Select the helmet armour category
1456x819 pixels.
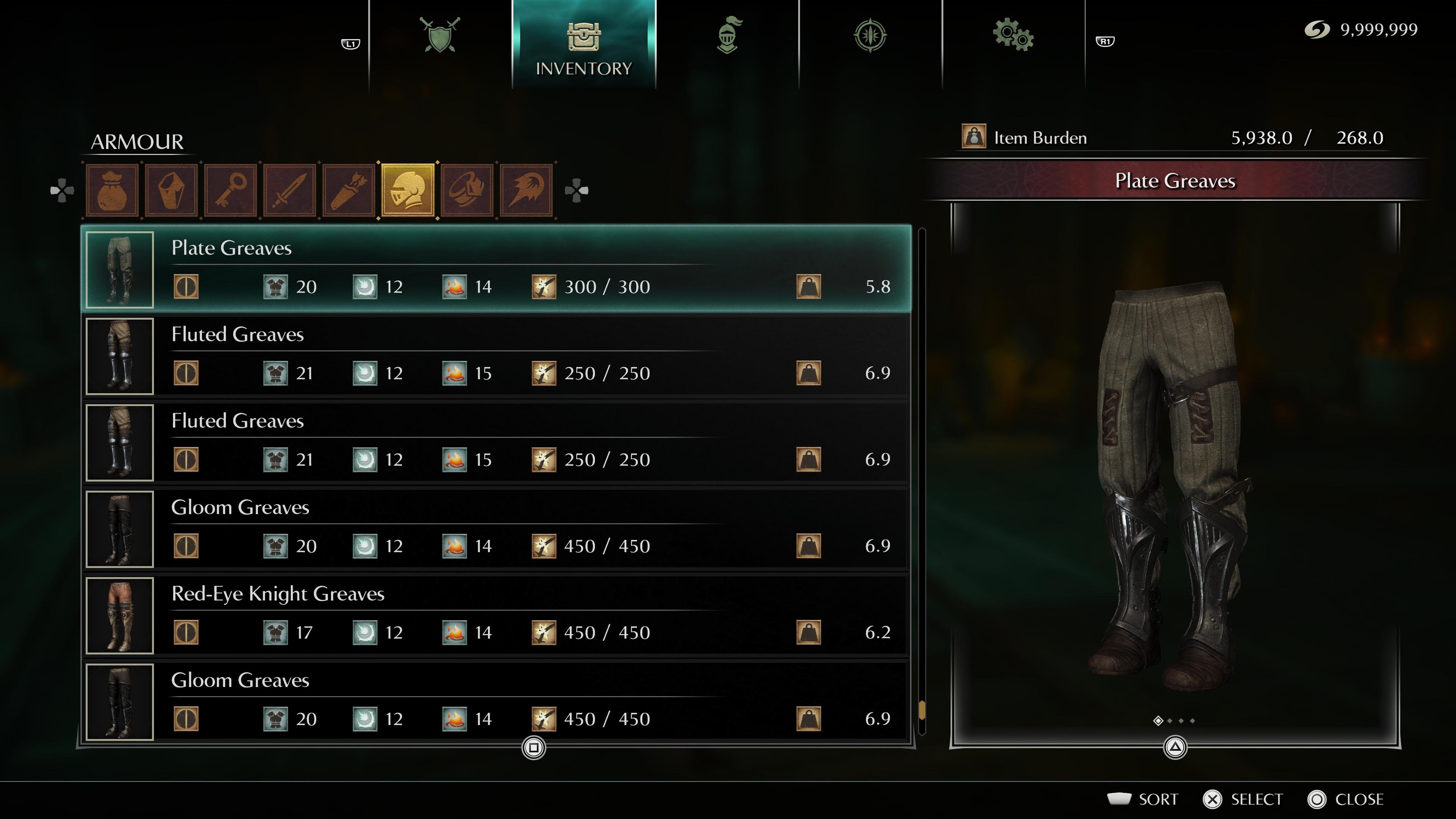[408, 190]
